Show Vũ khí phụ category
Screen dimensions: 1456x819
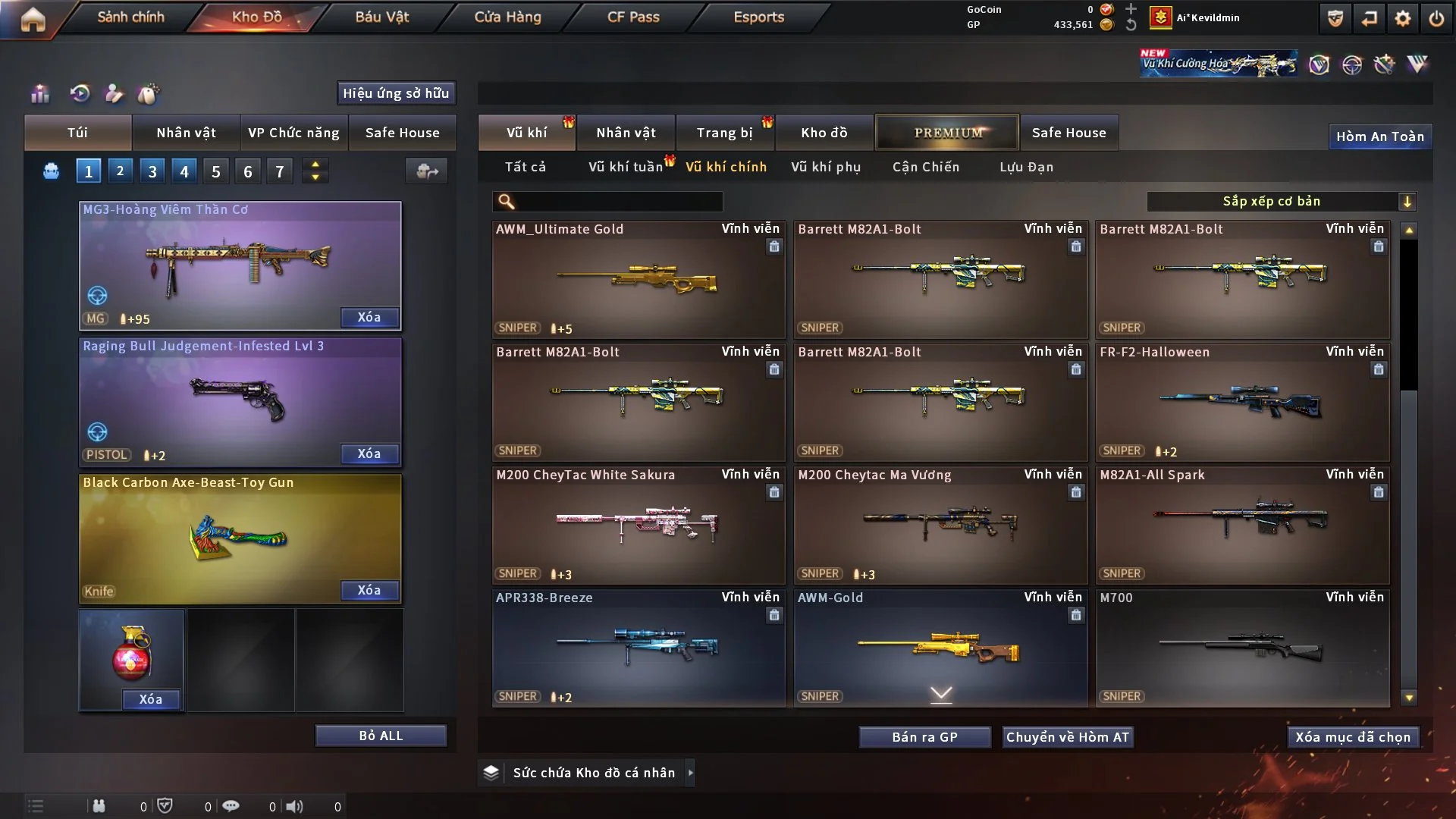(825, 167)
